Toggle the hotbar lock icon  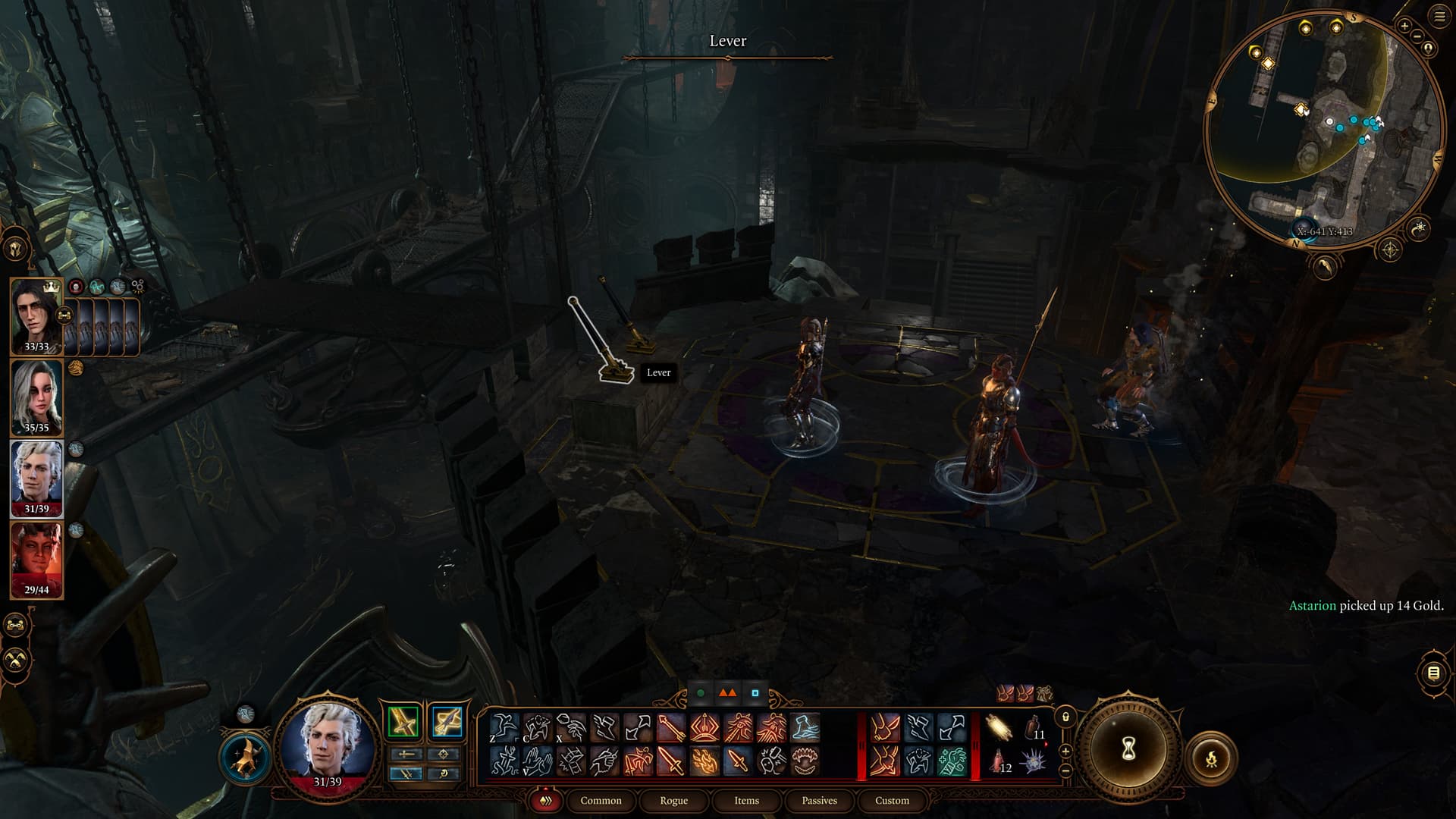1065,716
